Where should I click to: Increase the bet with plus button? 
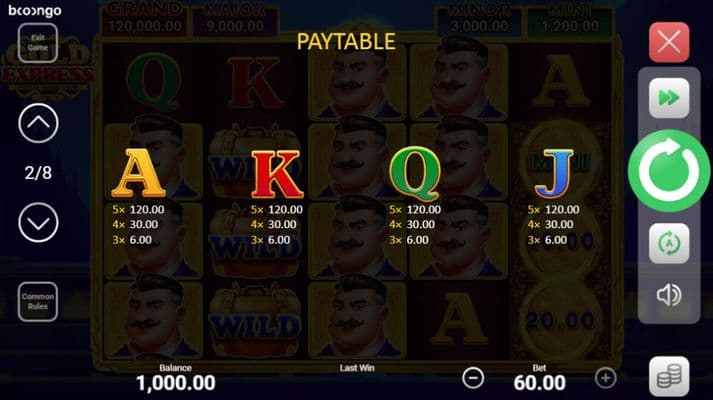605,378
